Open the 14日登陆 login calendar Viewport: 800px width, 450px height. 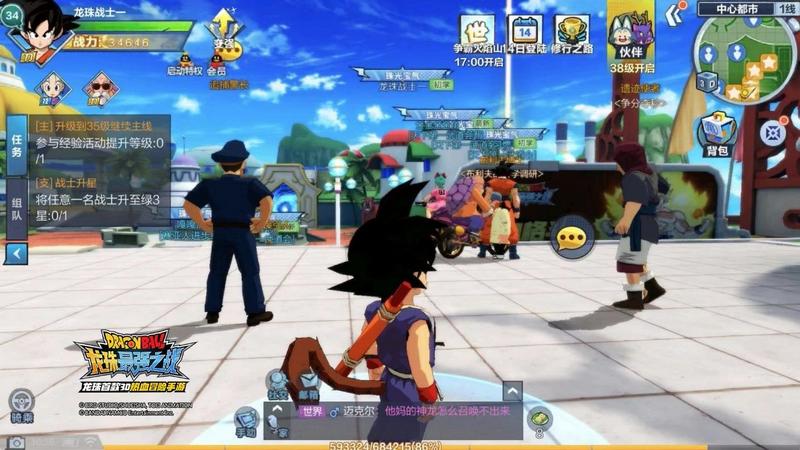(524, 31)
